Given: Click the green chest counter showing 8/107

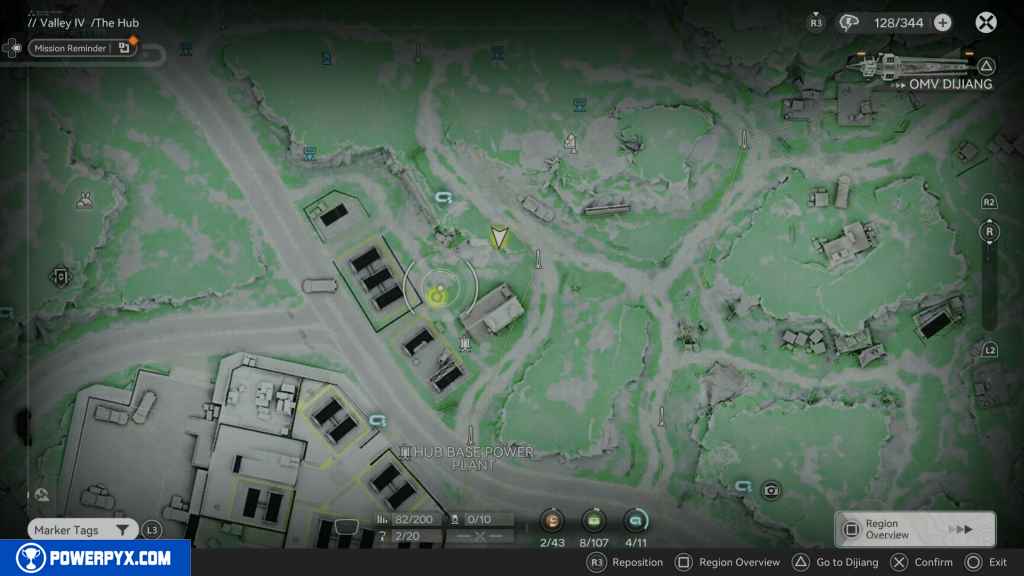Looking at the screenshot, I should coord(594,521).
